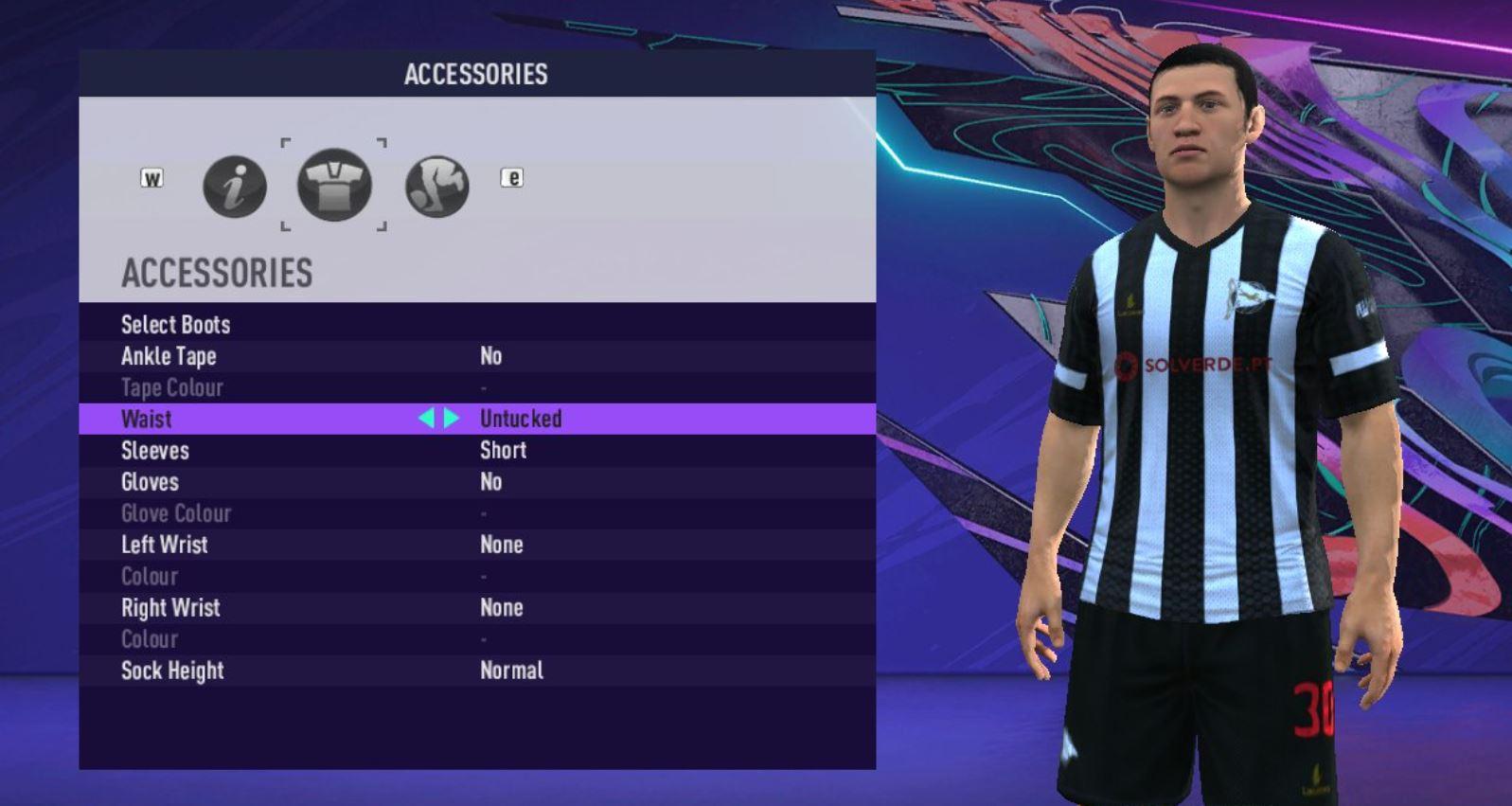Switch to the player body tab icon

[437, 186]
